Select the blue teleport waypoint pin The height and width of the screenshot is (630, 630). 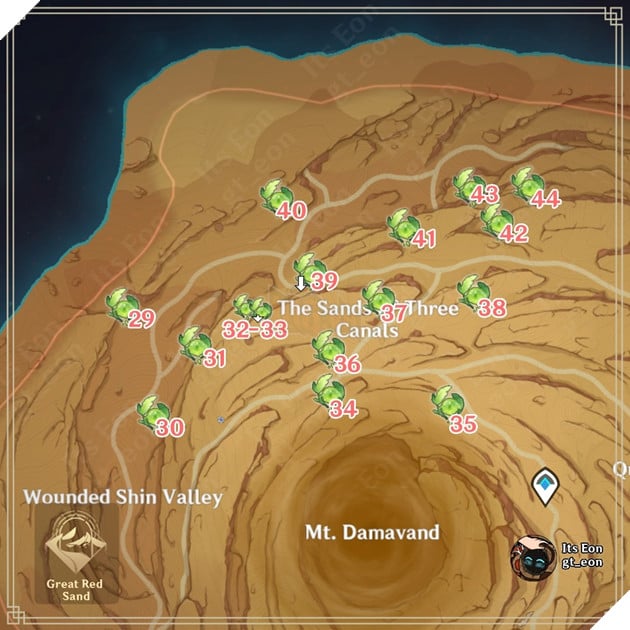pos(543,485)
